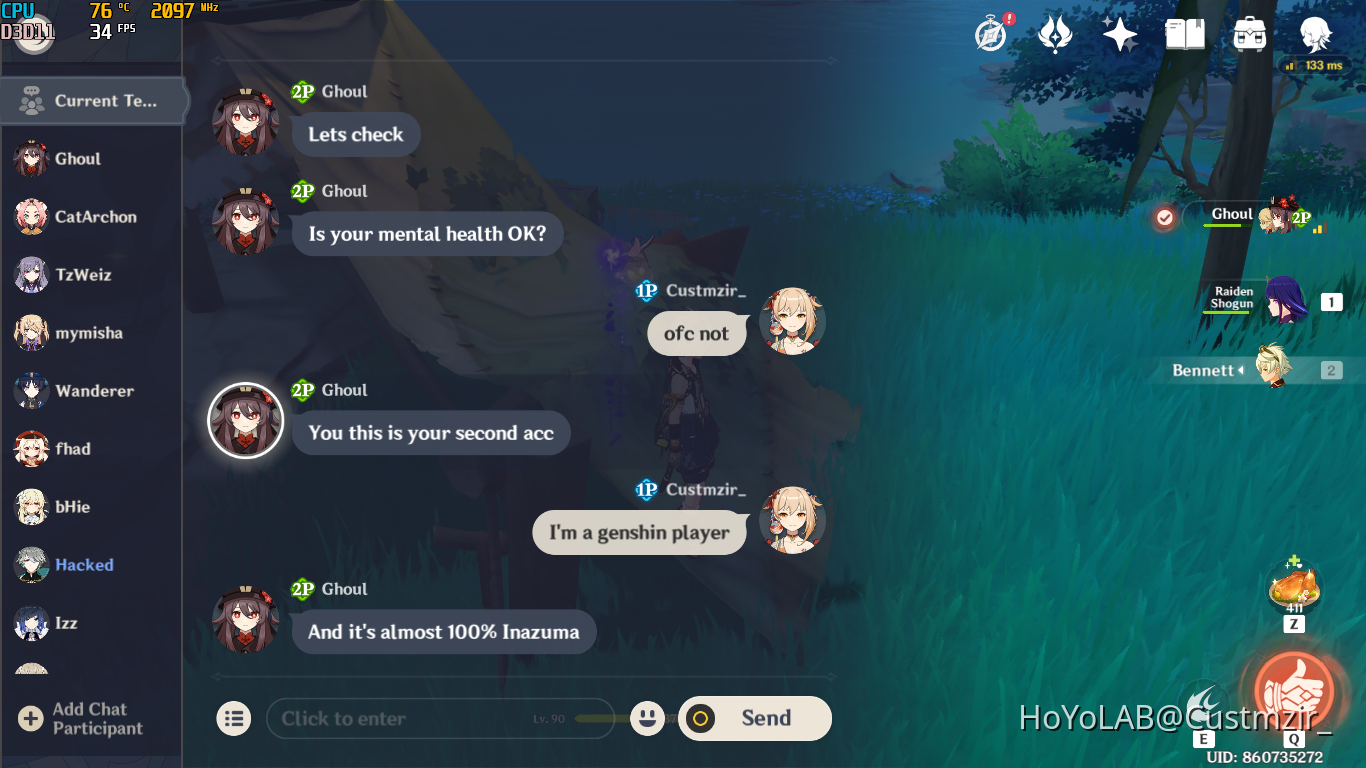Select CatArchon from the friends list
Screen dimensions: 1366x768
tap(90, 217)
